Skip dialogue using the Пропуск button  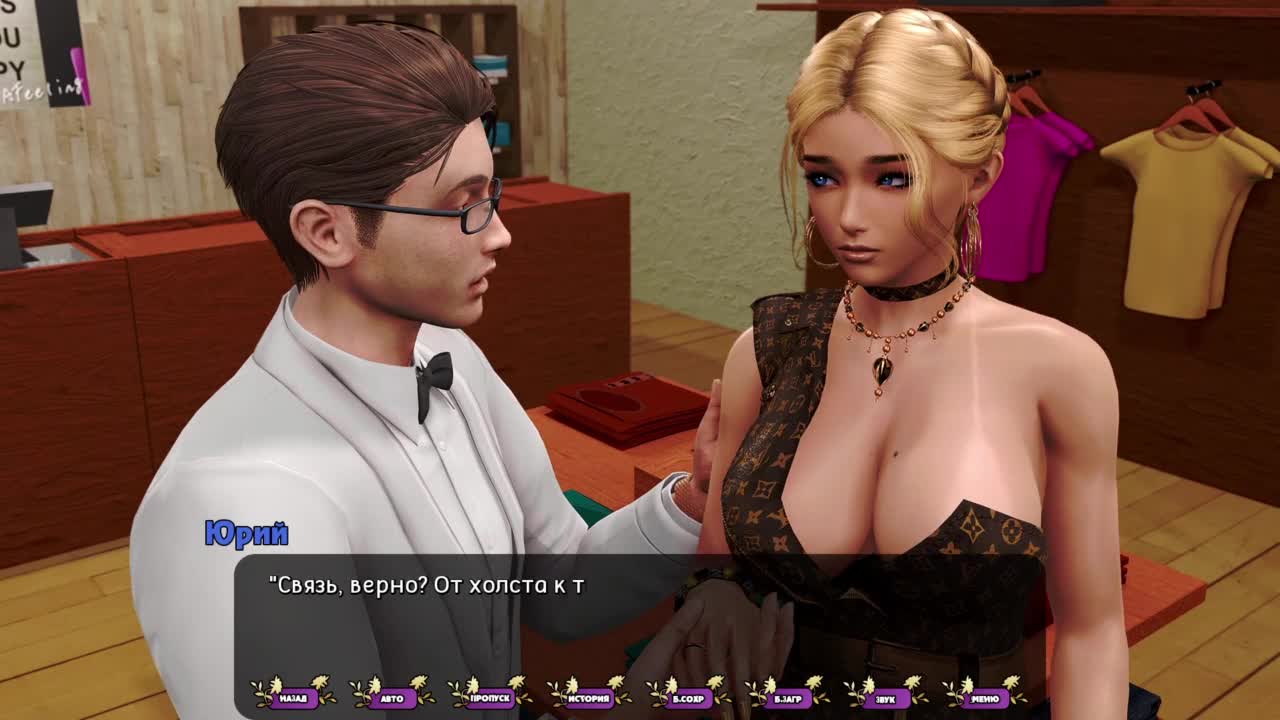coord(490,697)
